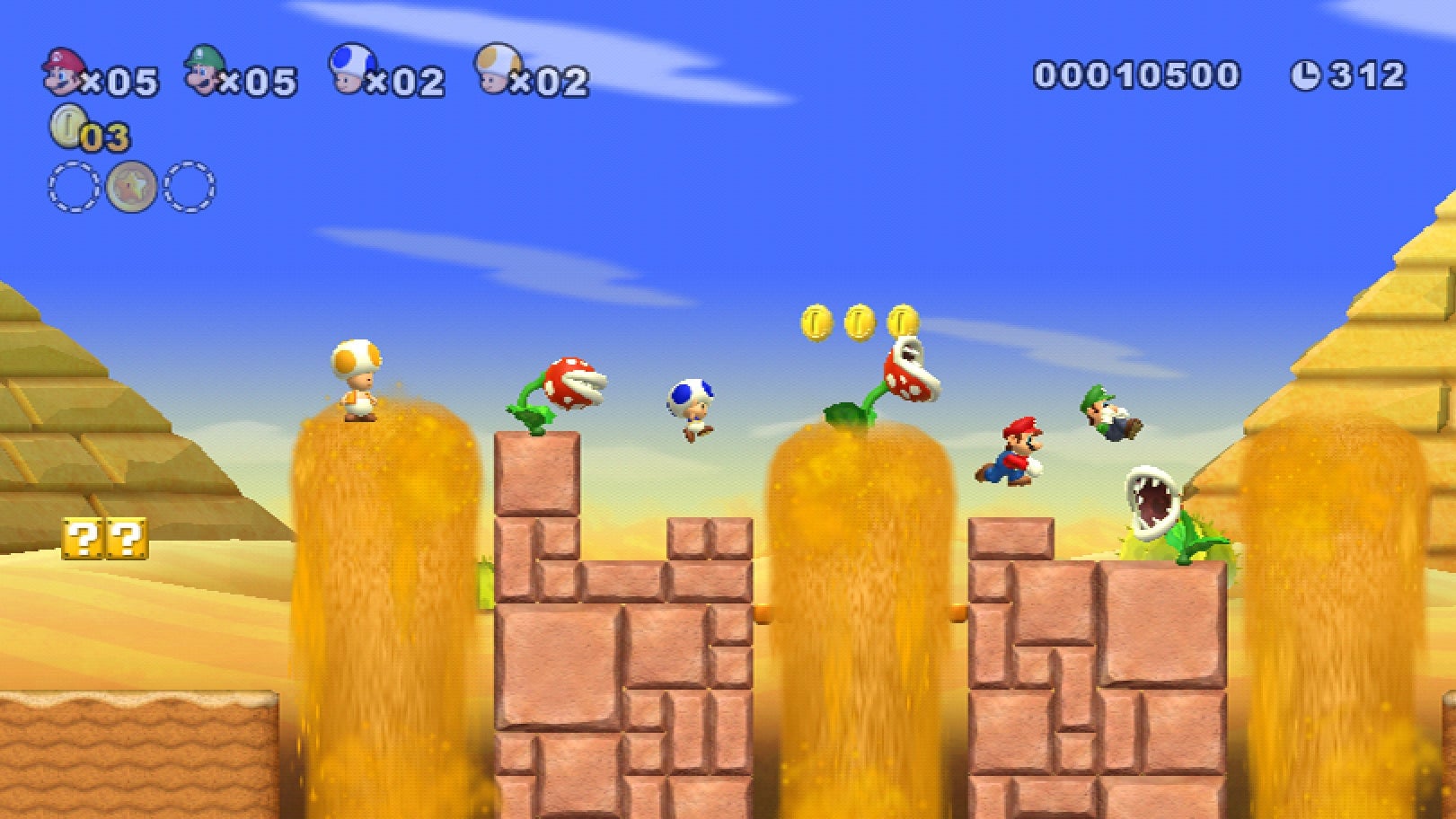Click the right question mark block
This screenshot has height=819, width=1456.
click(x=128, y=540)
